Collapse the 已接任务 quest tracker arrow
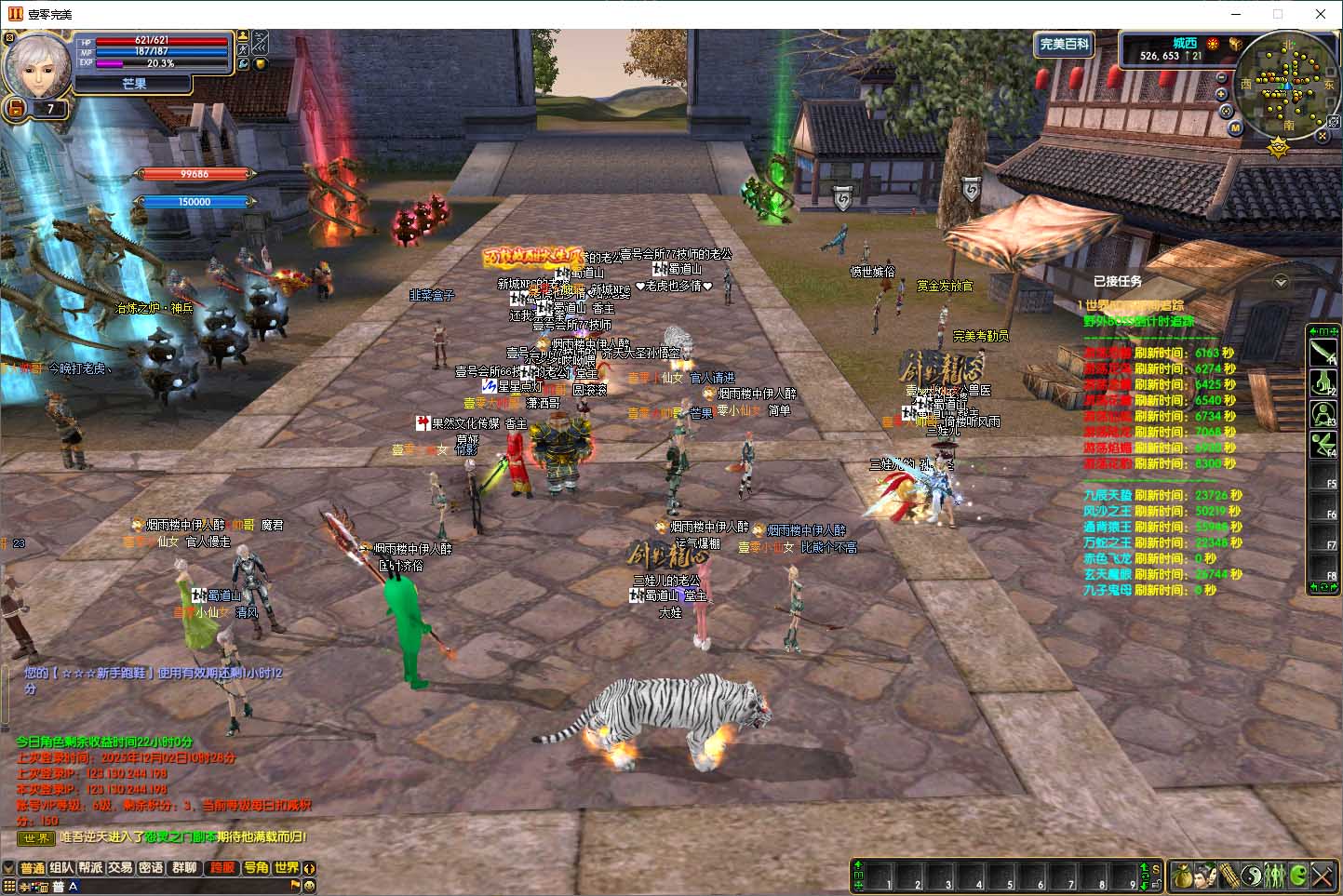Image resolution: width=1343 pixels, height=896 pixels. coord(1282,282)
